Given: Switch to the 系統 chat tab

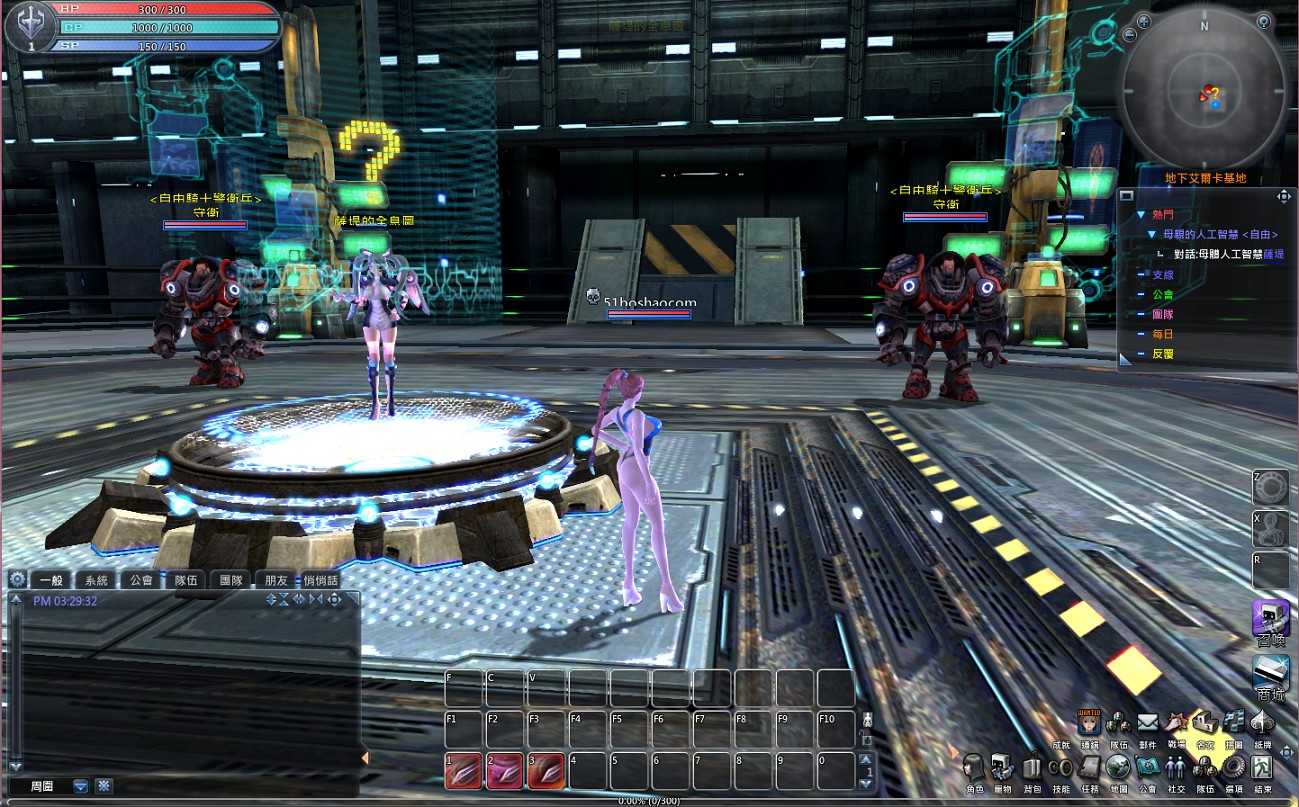Looking at the screenshot, I should tap(96, 580).
